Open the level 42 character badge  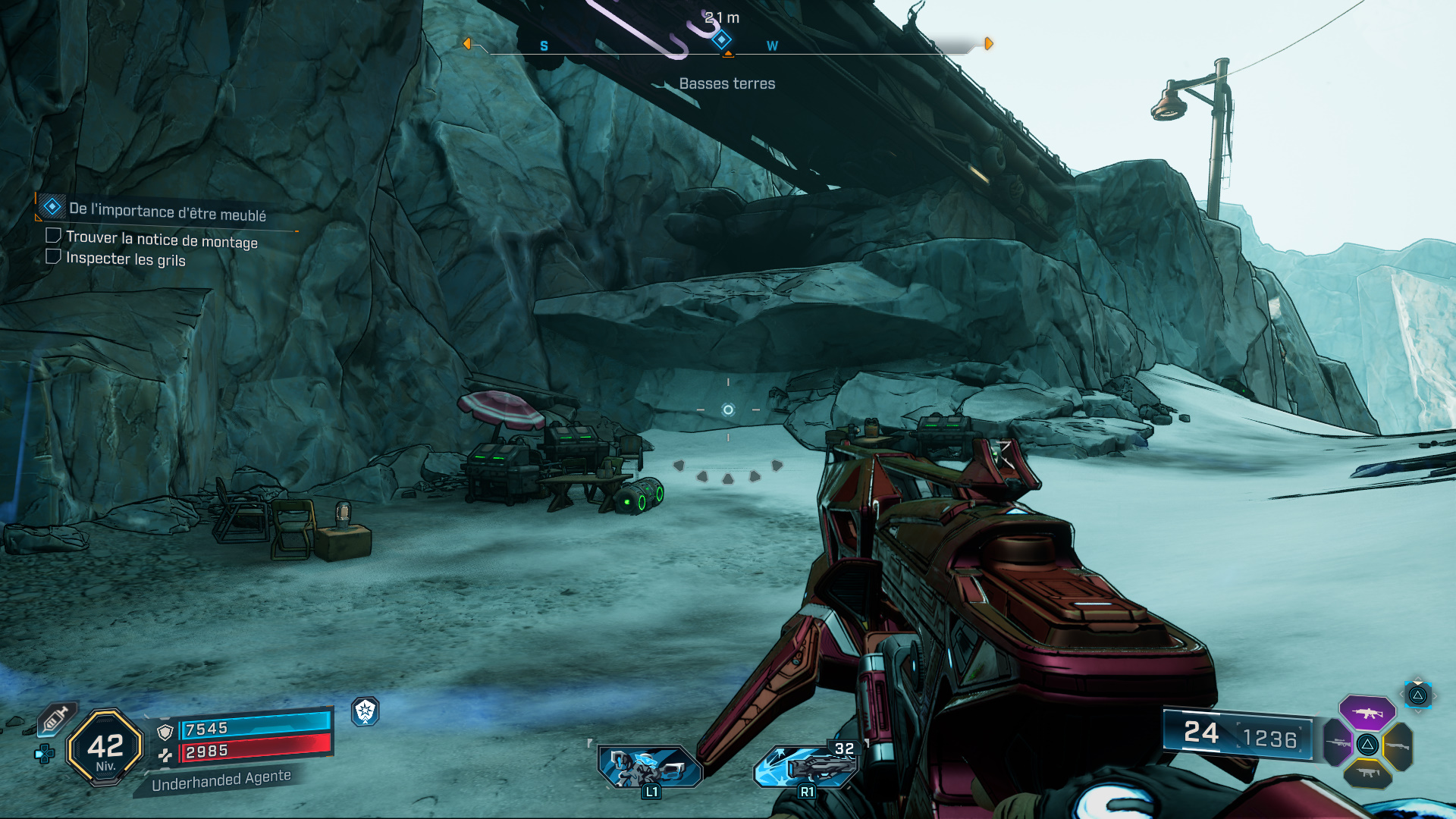pyautogui.click(x=105, y=748)
